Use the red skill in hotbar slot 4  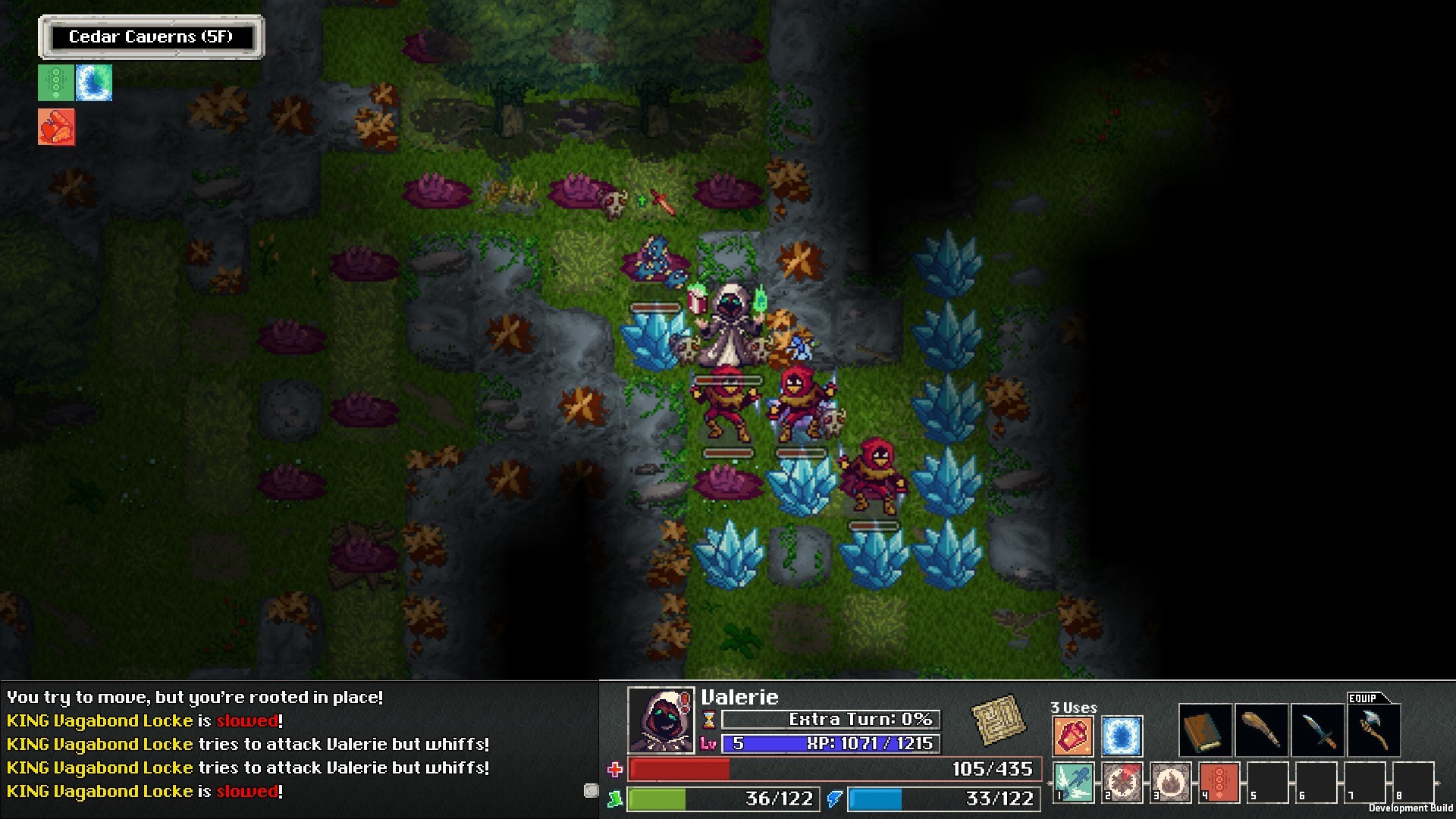click(1218, 782)
